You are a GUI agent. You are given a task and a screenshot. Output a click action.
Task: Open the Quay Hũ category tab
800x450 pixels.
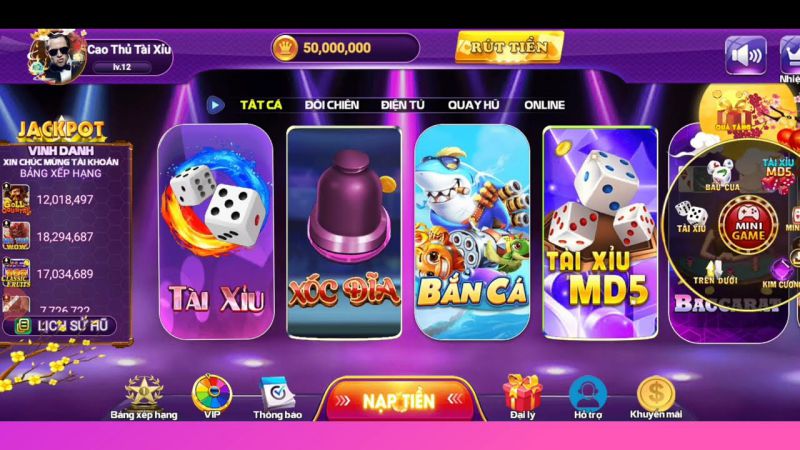click(474, 105)
